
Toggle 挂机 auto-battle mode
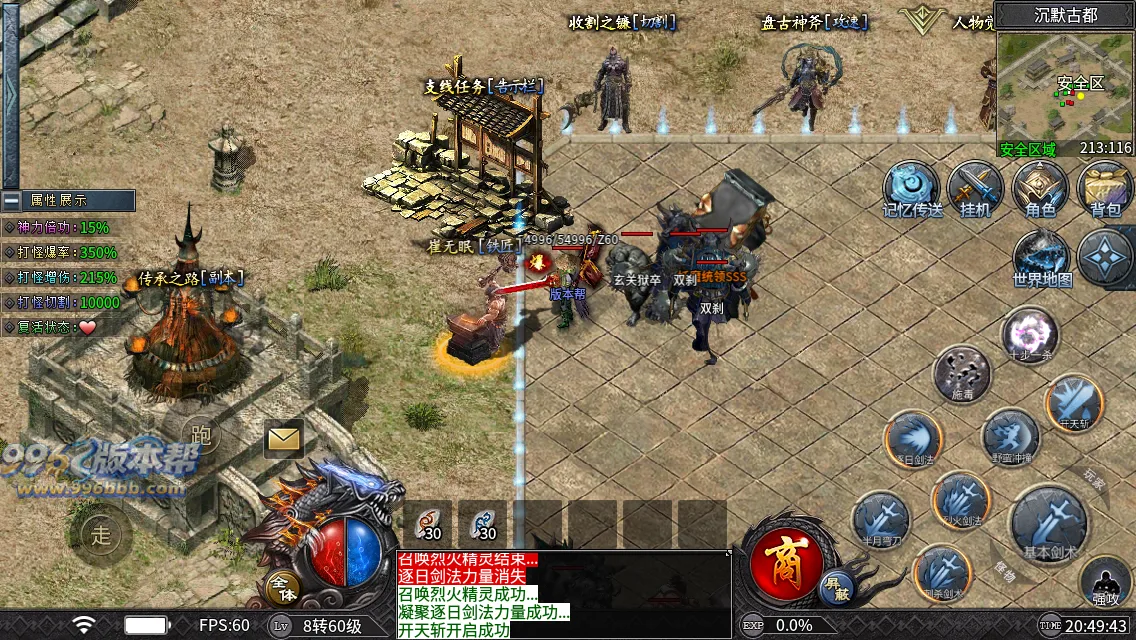tap(975, 186)
